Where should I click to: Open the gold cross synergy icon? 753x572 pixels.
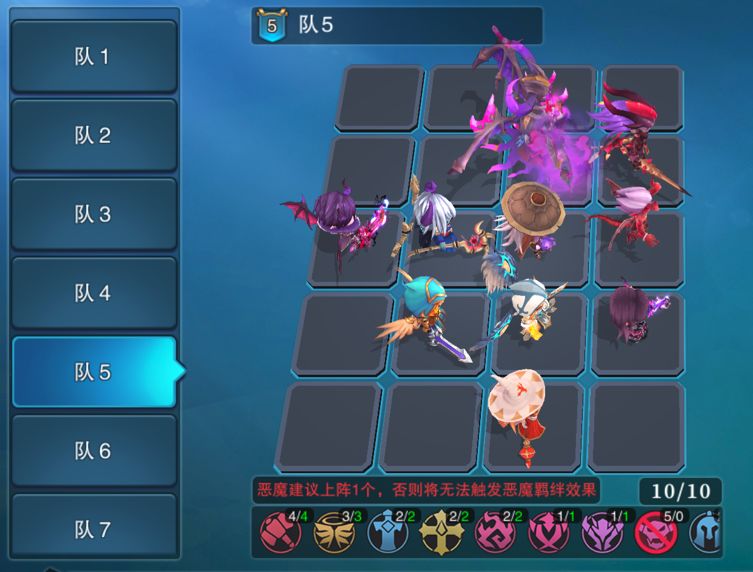441,533
